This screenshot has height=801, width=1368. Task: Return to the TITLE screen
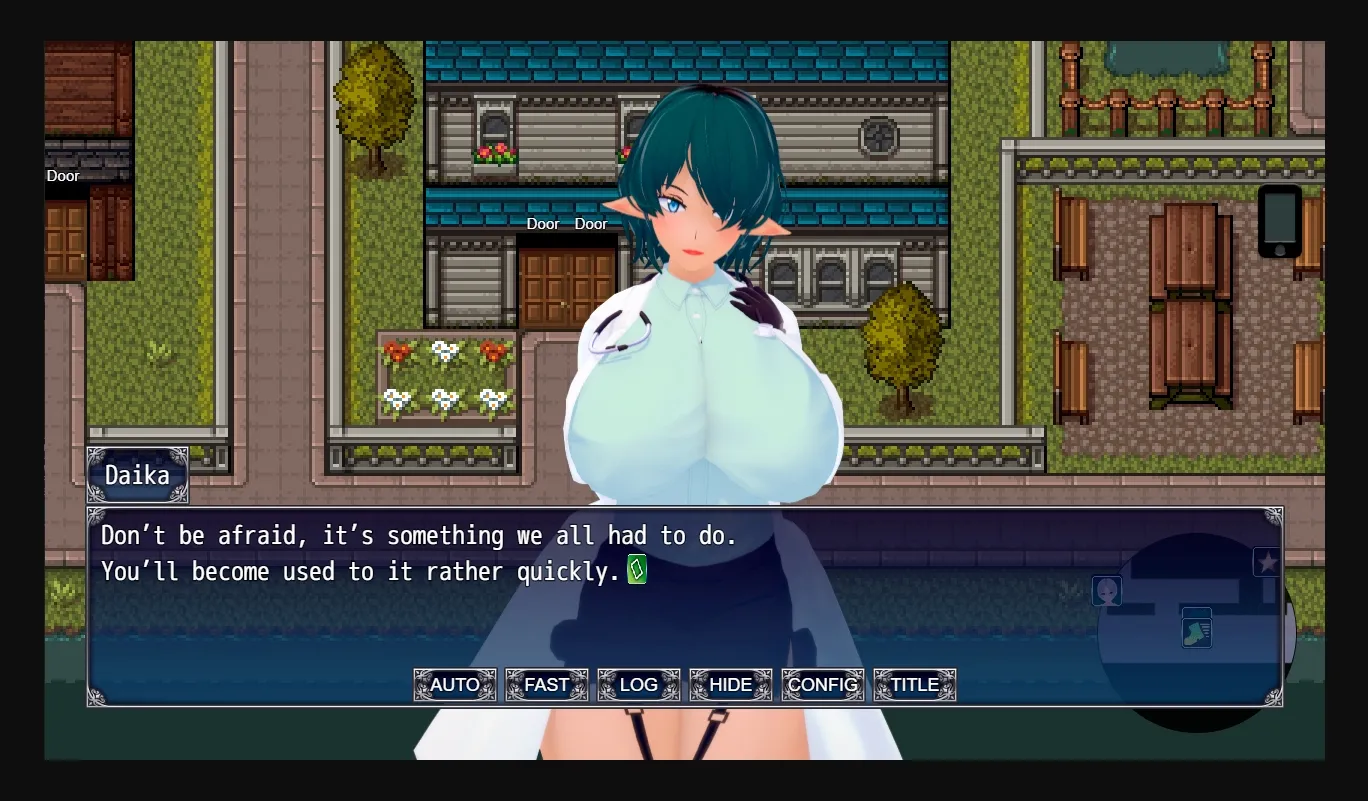pyautogui.click(x=913, y=685)
